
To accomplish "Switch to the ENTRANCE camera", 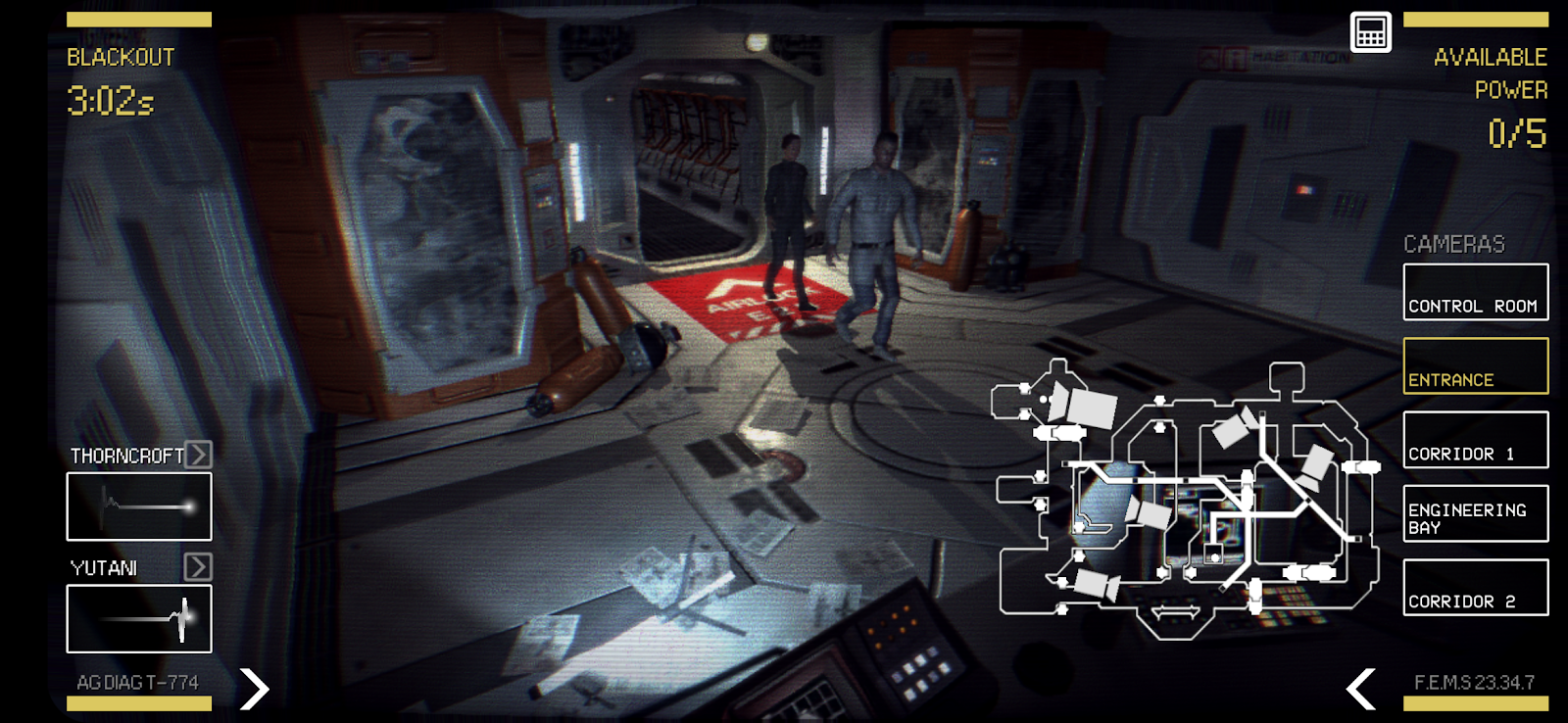I will click(x=1475, y=364).
